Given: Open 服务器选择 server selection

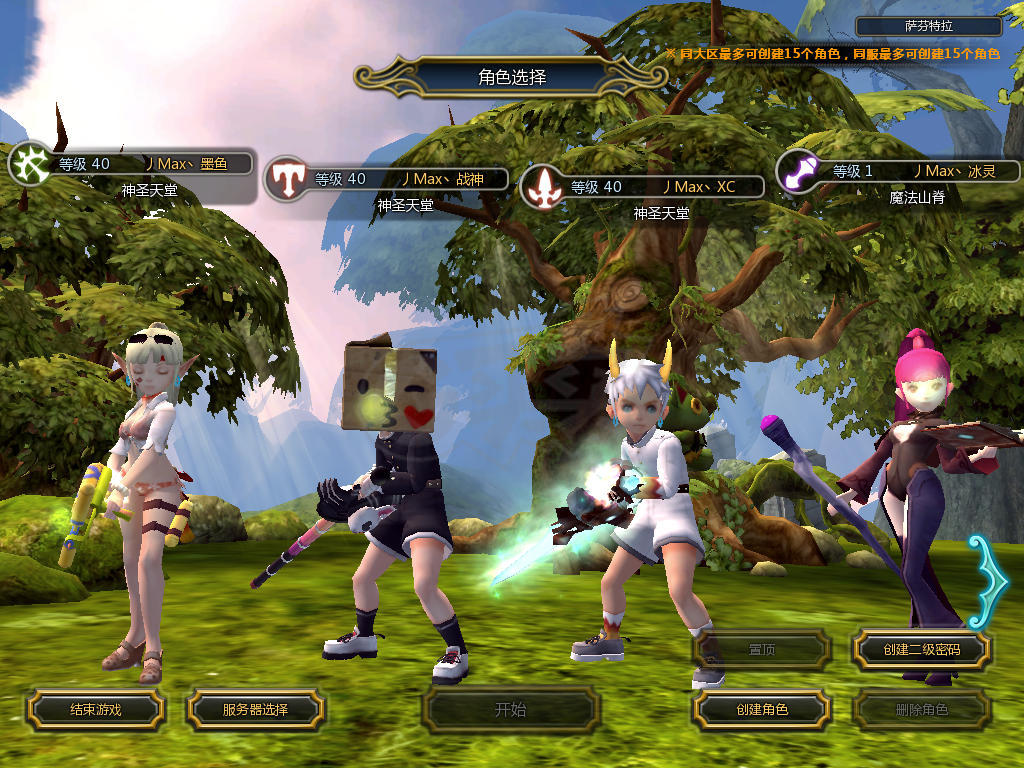Looking at the screenshot, I should click(255, 710).
